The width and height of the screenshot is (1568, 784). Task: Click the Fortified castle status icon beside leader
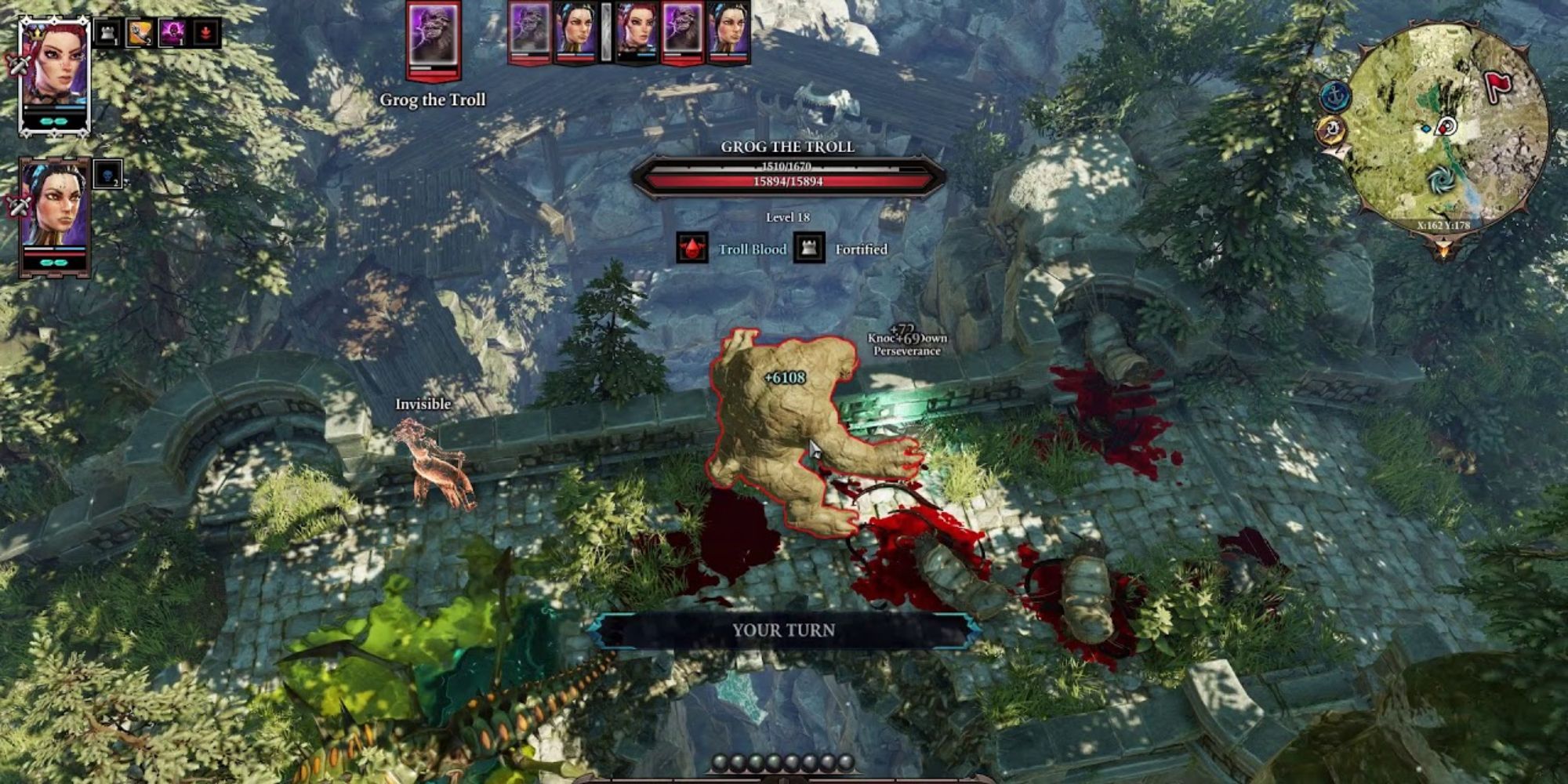click(107, 33)
